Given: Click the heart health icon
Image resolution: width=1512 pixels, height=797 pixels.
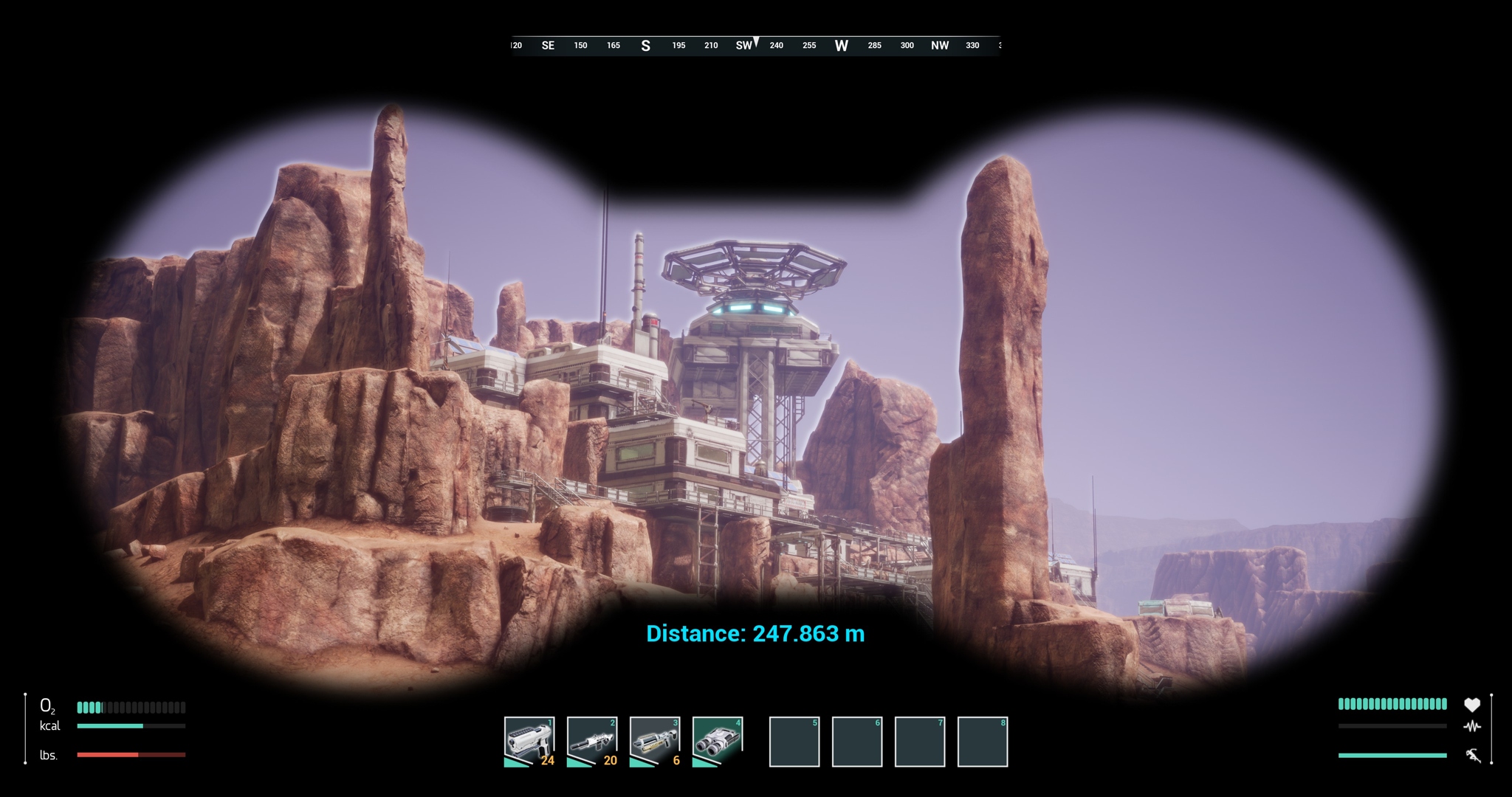Looking at the screenshot, I should [x=1471, y=705].
